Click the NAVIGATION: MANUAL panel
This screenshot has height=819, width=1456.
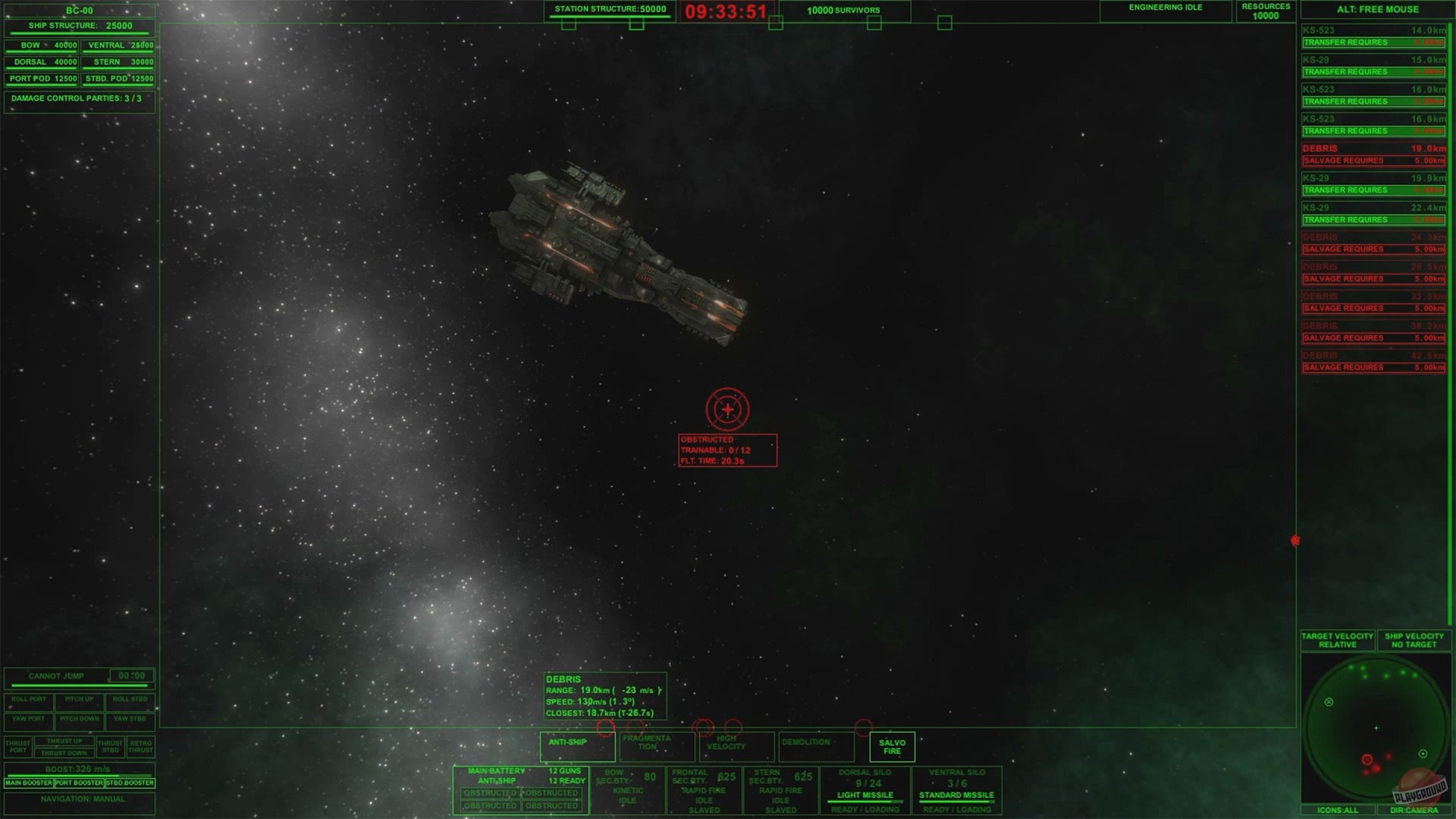(79, 800)
